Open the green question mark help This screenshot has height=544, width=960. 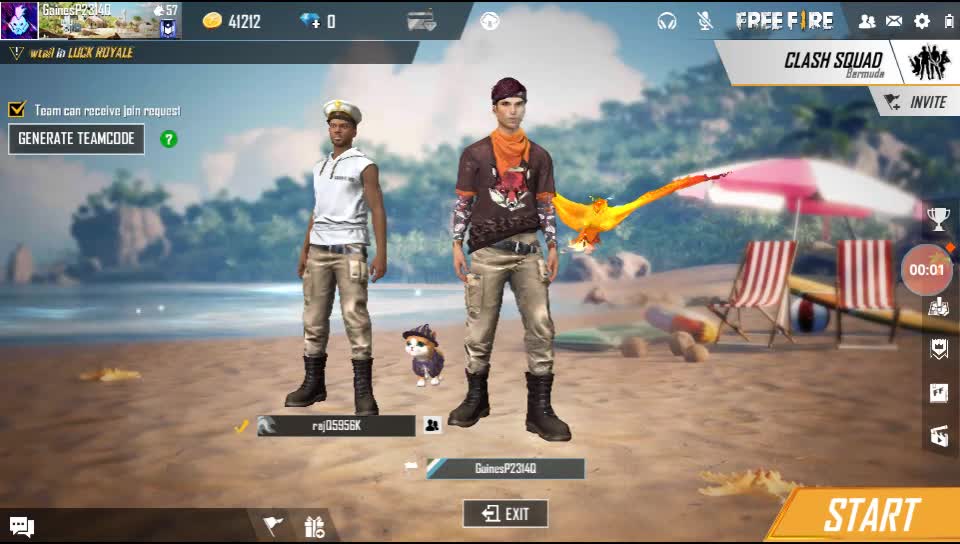(x=169, y=139)
